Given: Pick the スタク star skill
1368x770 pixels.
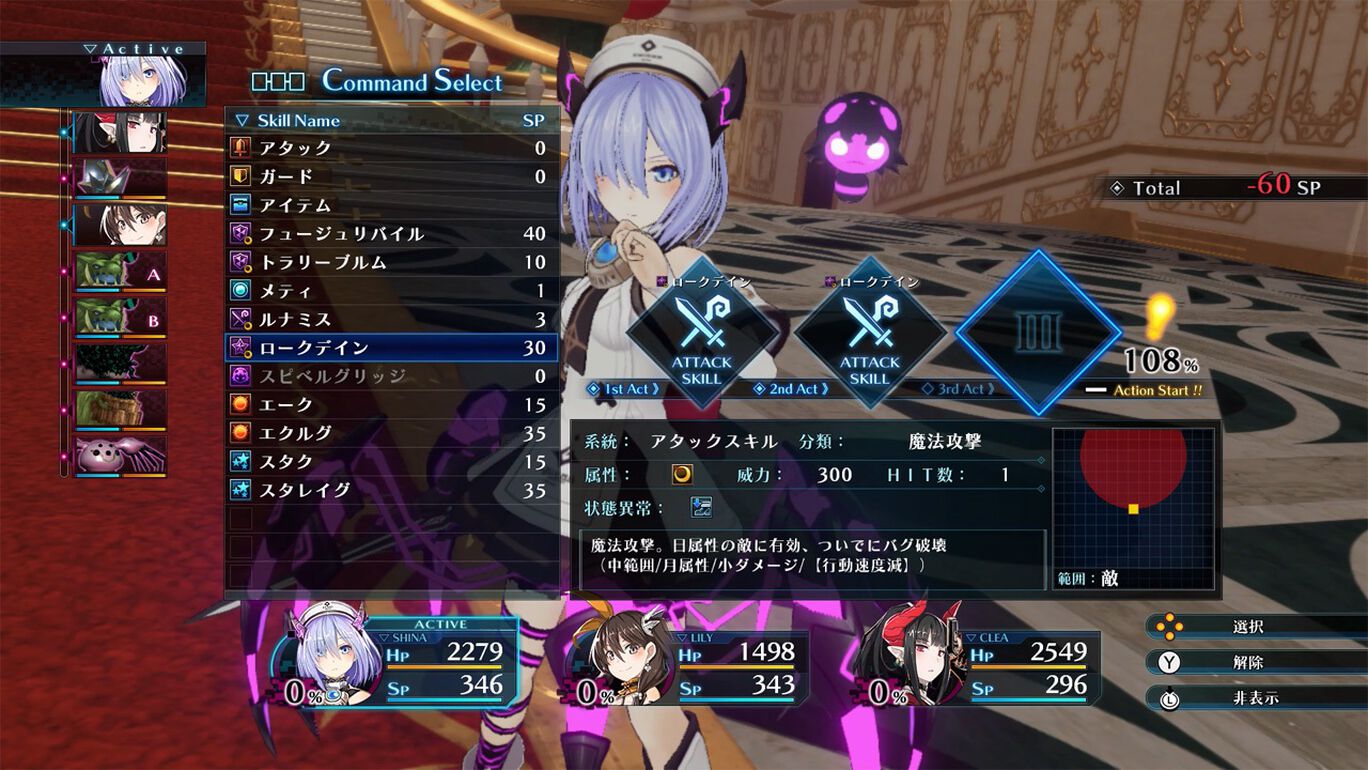Looking at the screenshot, I should click(390, 462).
